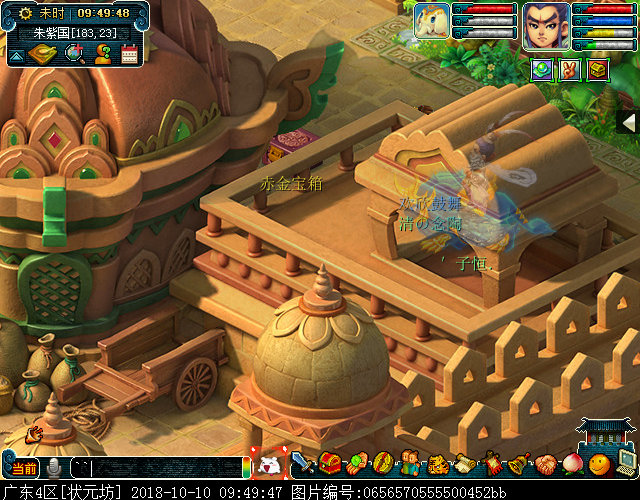This screenshot has height=500, width=640.
Task: Toggle the microphone voice icon
Action: tap(53, 467)
